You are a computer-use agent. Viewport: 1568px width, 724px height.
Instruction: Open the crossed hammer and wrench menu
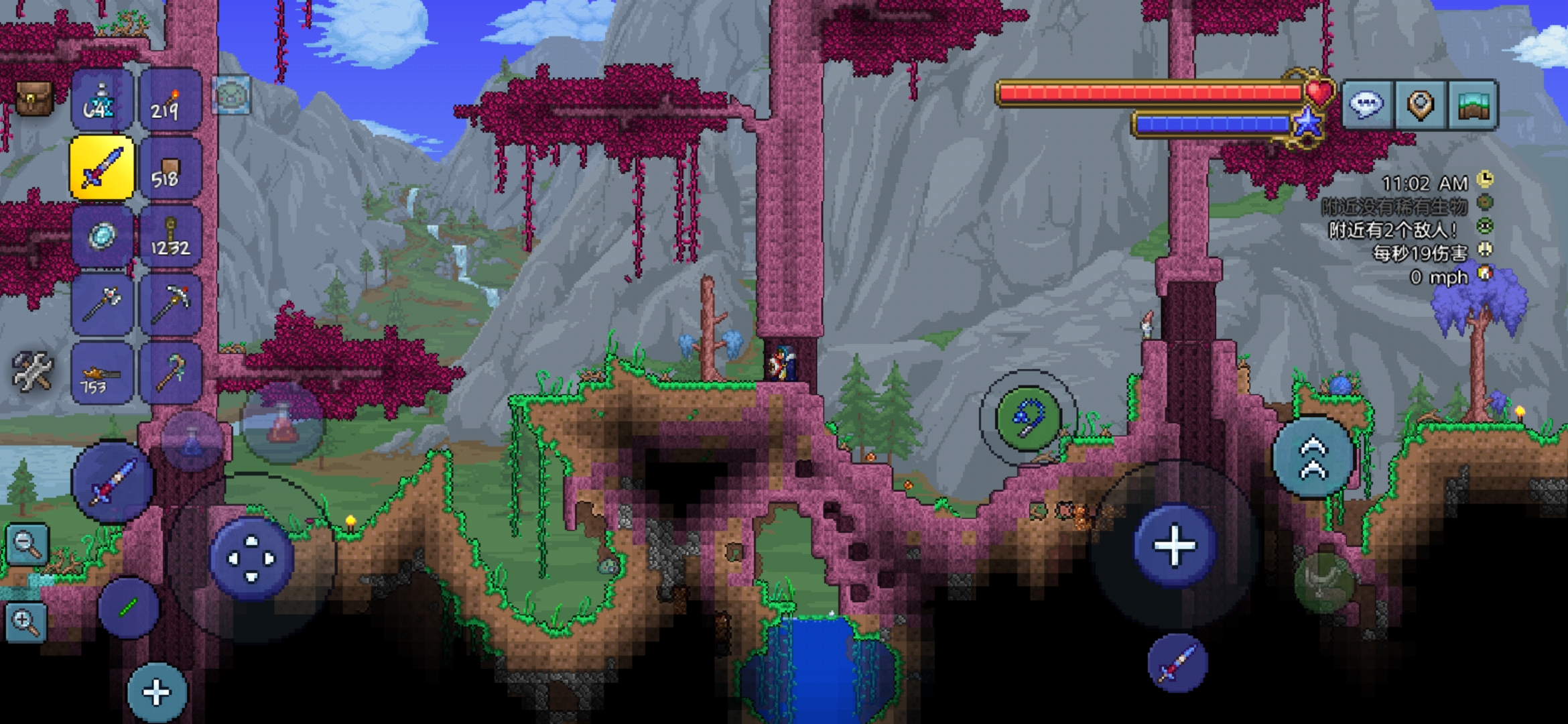point(31,371)
